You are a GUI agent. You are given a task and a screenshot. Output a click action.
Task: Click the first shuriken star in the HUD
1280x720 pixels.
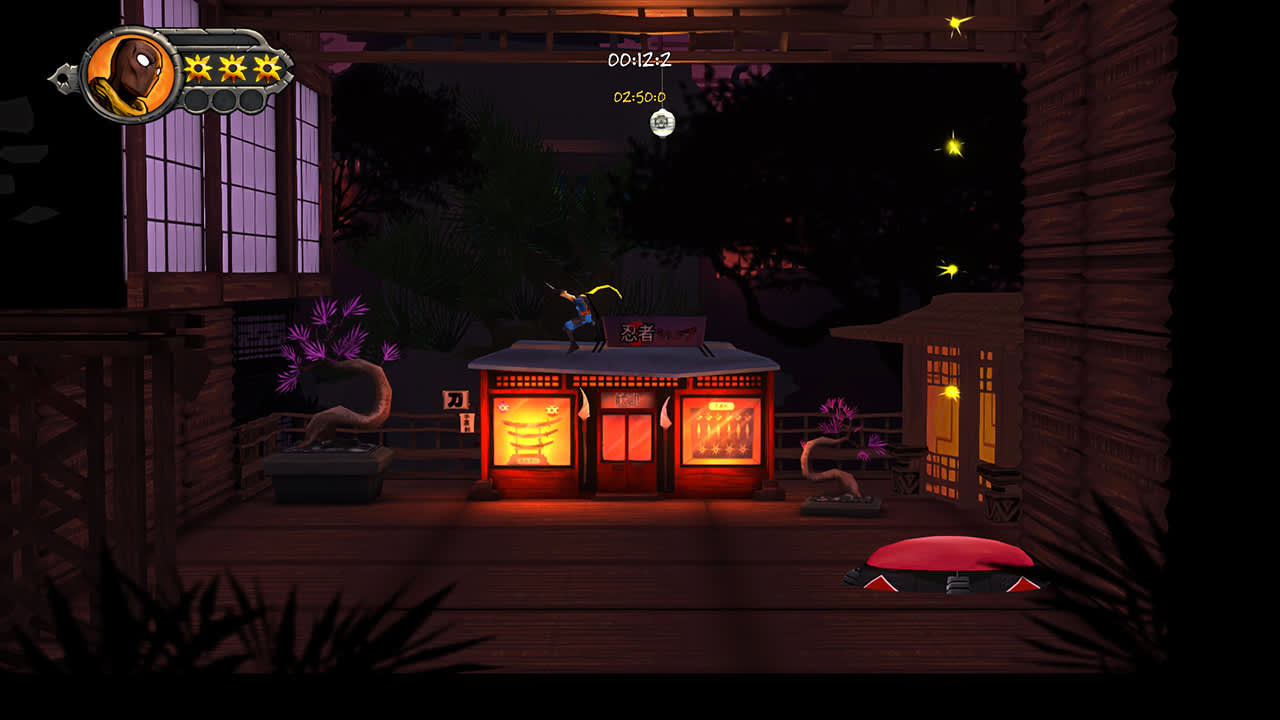(x=197, y=67)
